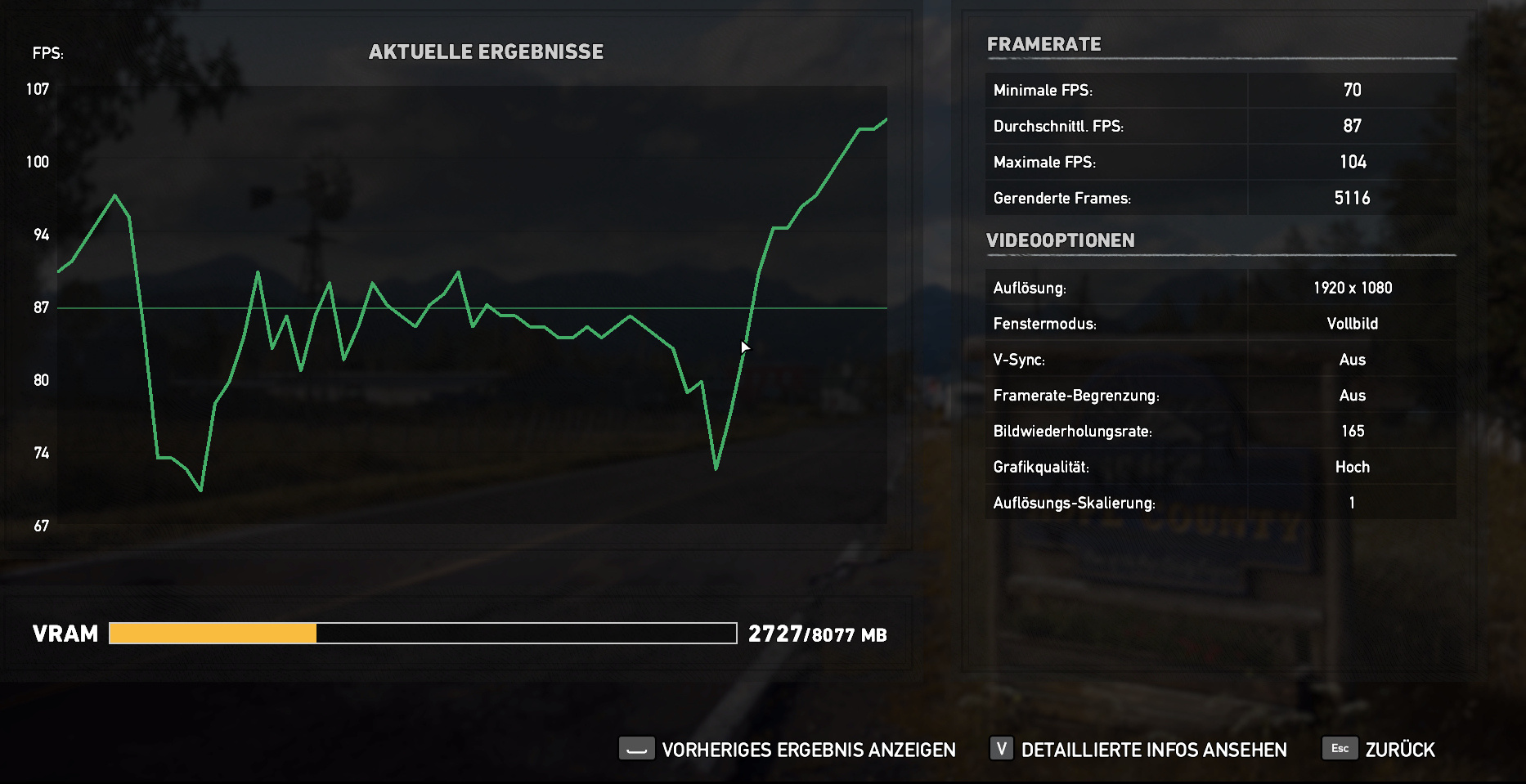Image resolution: width=1526 pixels, height=784 pixels.
Task: Click the lowest dip in the FPS graph
Action: (199, 490)
